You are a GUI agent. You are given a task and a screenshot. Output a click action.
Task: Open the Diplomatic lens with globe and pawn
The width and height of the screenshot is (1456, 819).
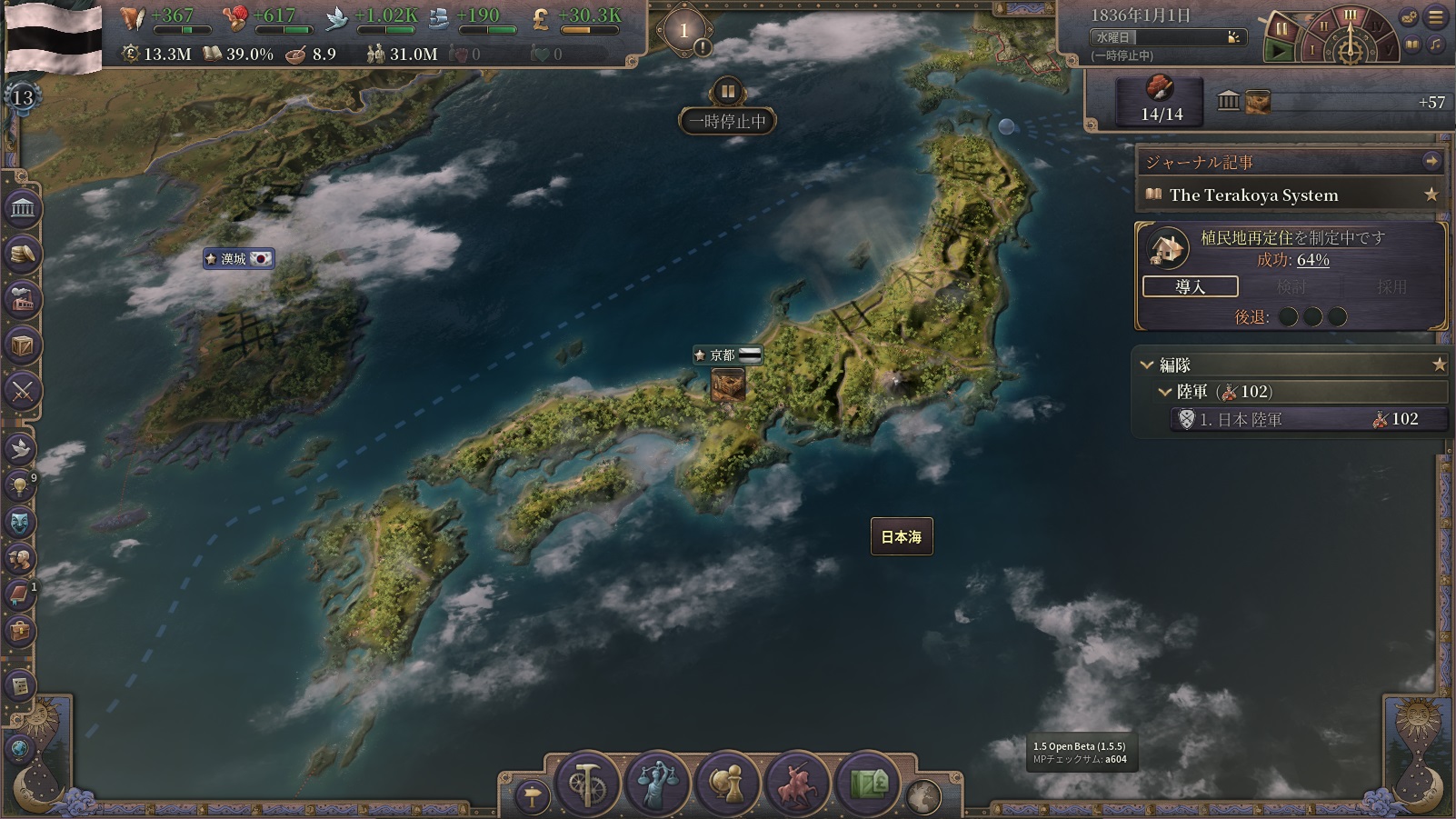tap(727, 784)
